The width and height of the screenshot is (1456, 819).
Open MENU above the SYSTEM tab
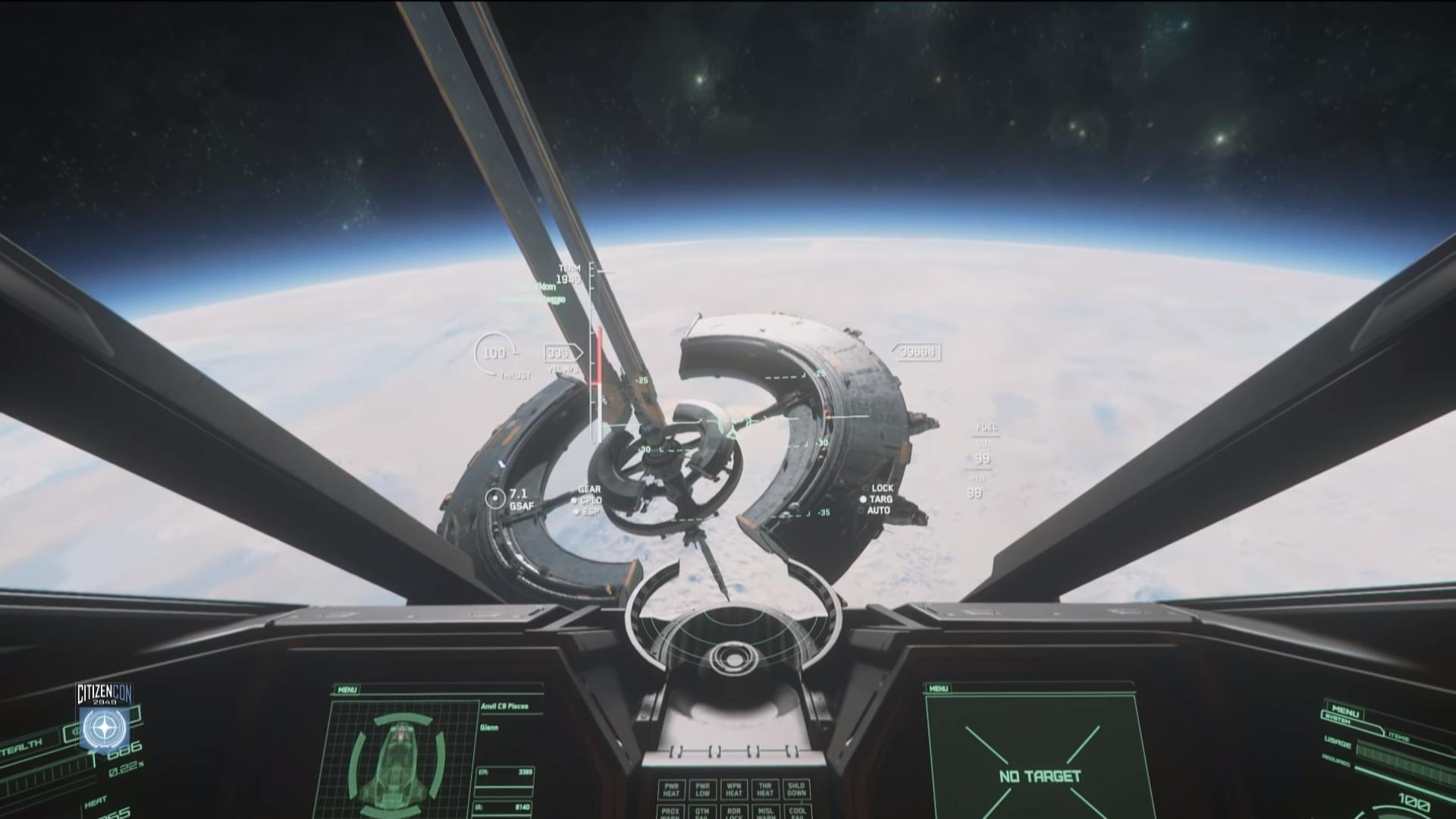(1345, 710)
